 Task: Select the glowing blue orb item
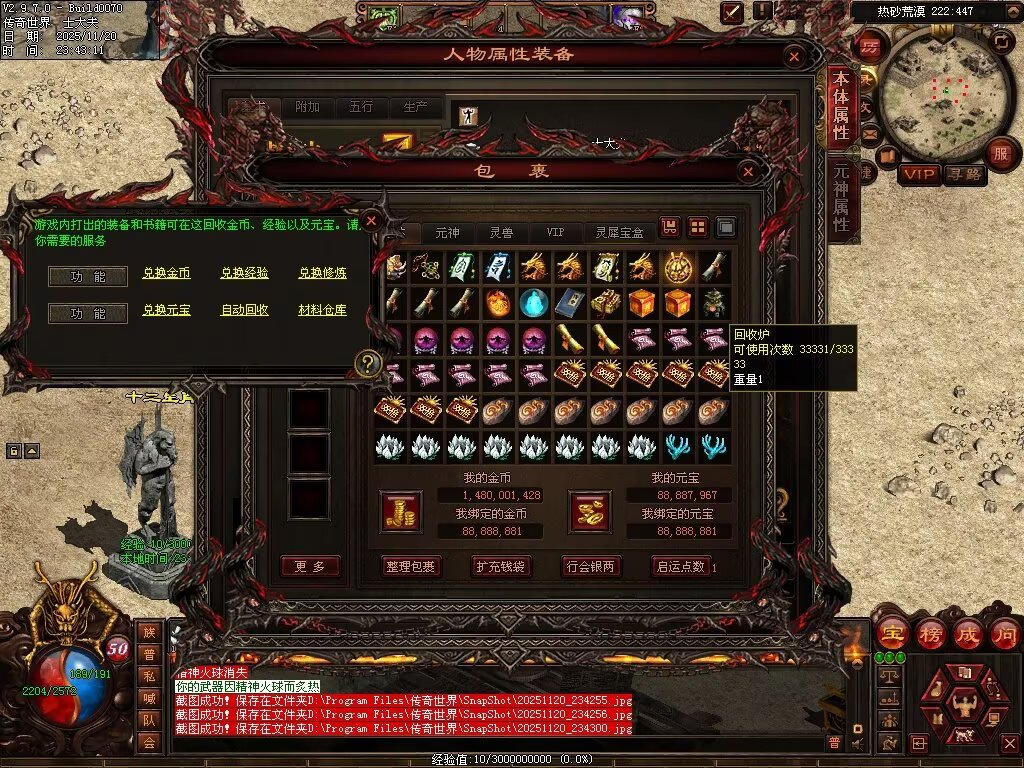tap(534, 301)
